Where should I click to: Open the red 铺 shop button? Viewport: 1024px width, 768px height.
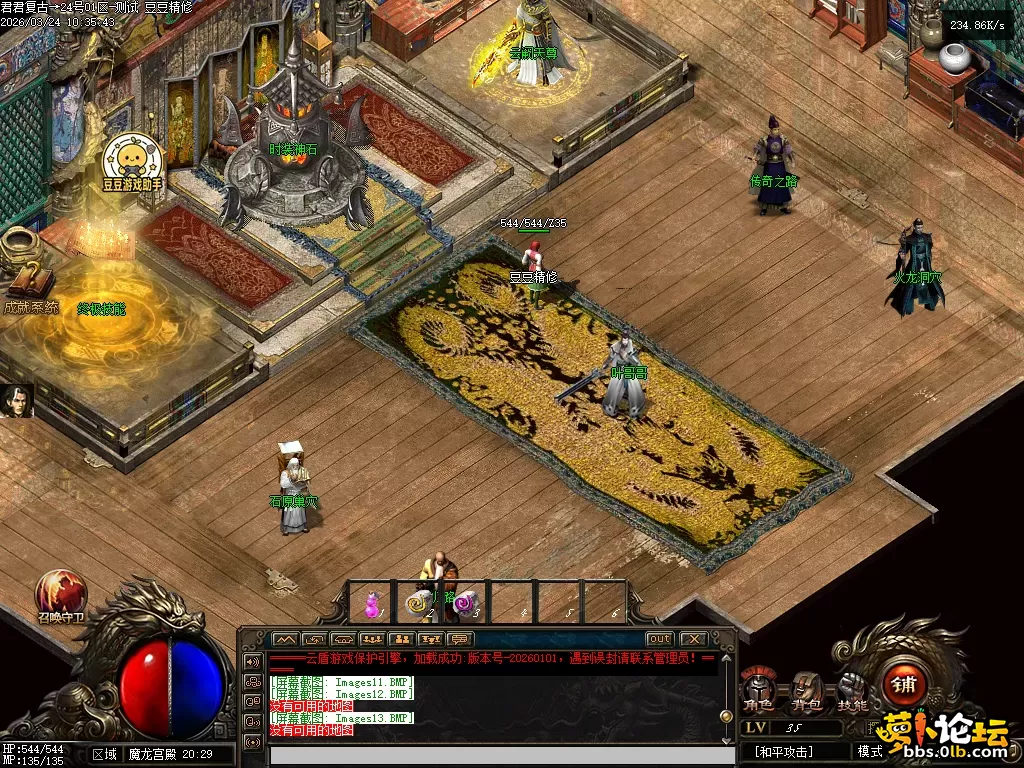(904, 684)
